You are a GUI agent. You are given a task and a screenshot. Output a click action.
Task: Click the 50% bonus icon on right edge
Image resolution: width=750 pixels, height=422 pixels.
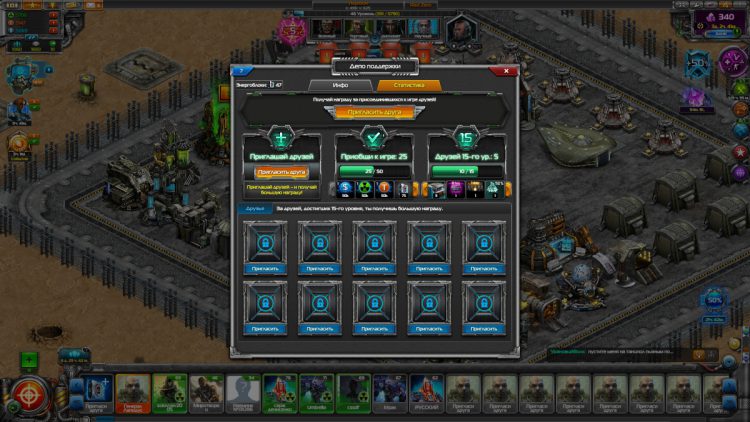(x=714, y=300)
